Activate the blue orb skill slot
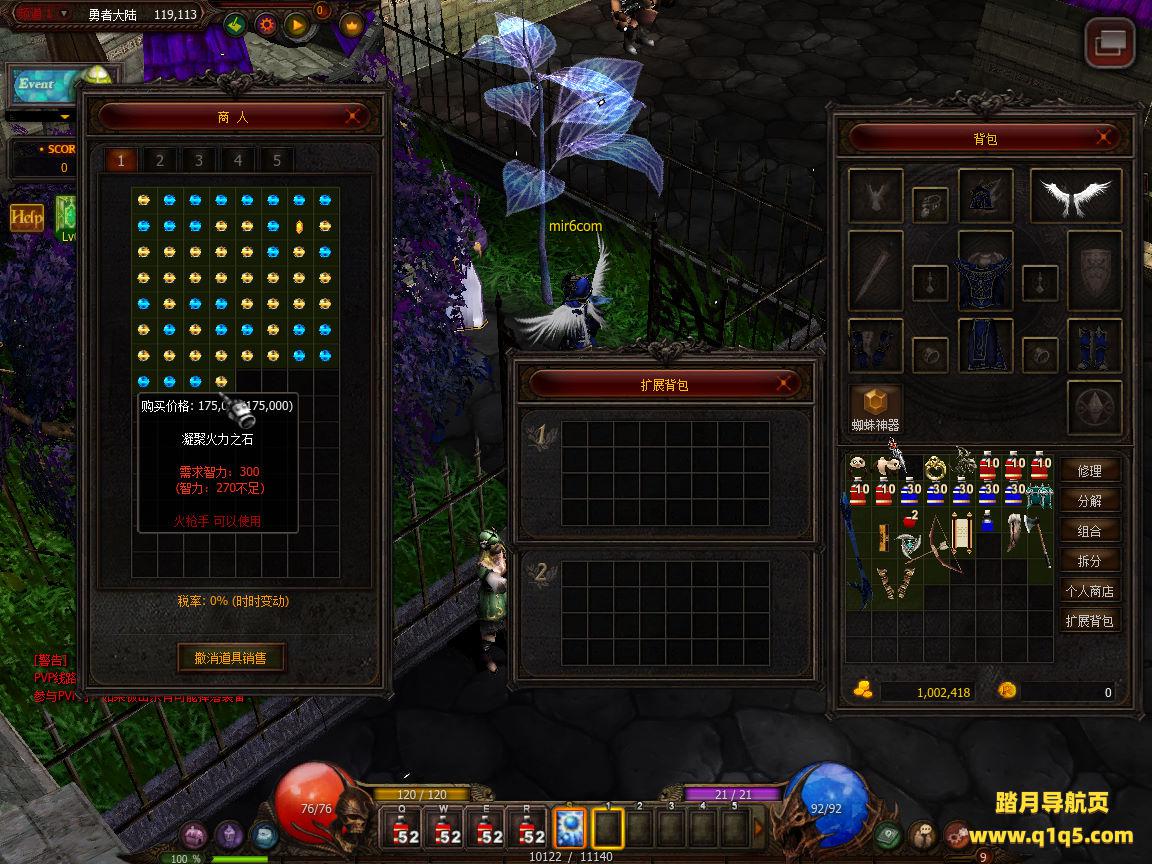The width and height of the screenshot is (1152, 864). point(570,828)
